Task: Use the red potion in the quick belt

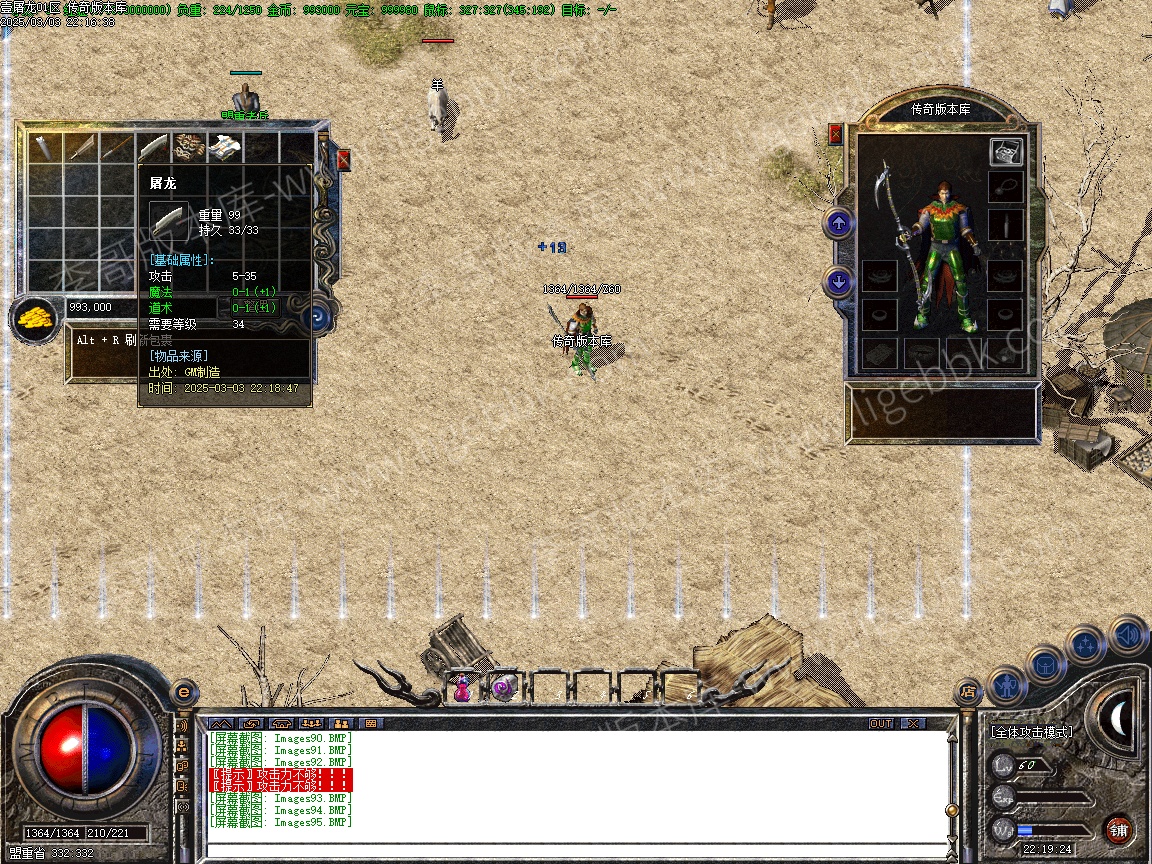Action: pos(463,688)
